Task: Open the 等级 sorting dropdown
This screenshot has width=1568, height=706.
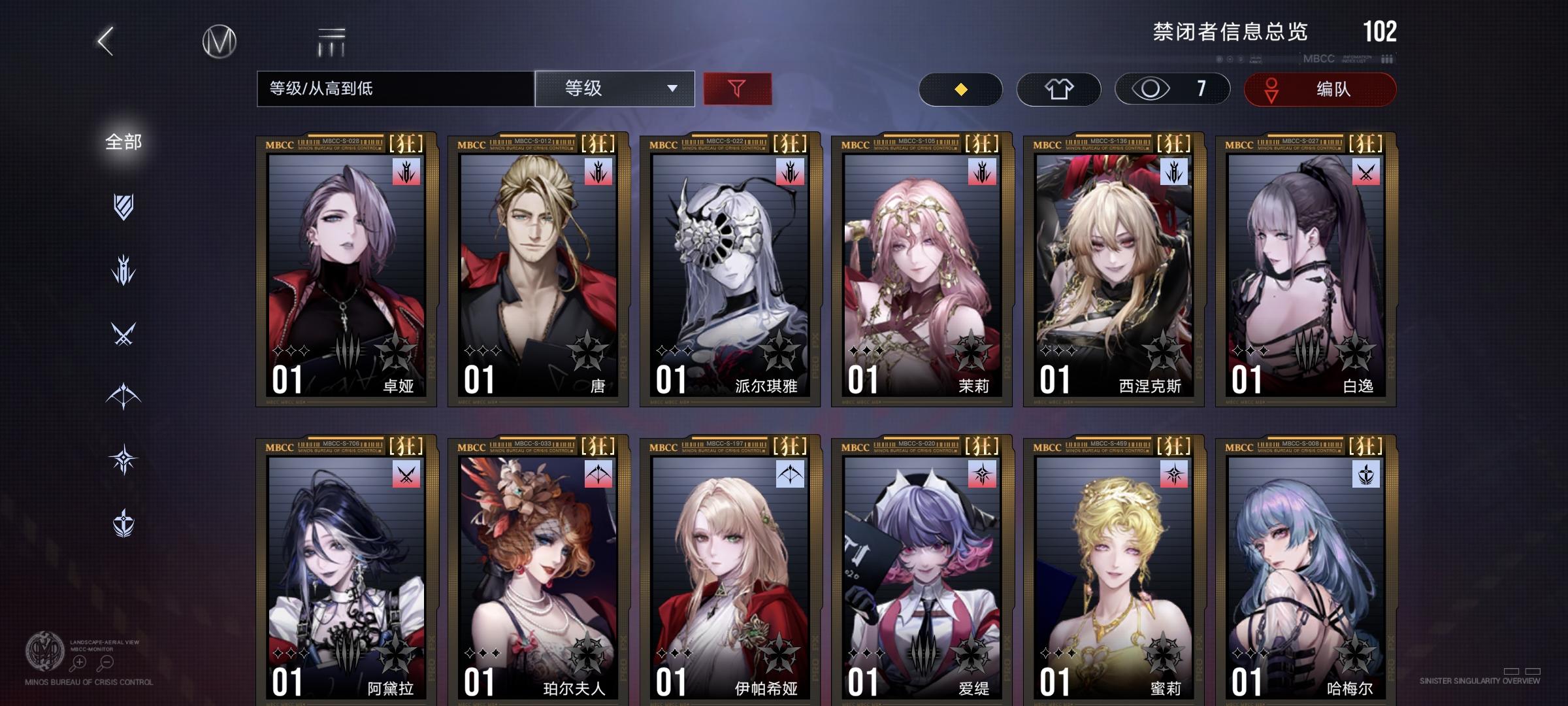Action: pos(614,89)
